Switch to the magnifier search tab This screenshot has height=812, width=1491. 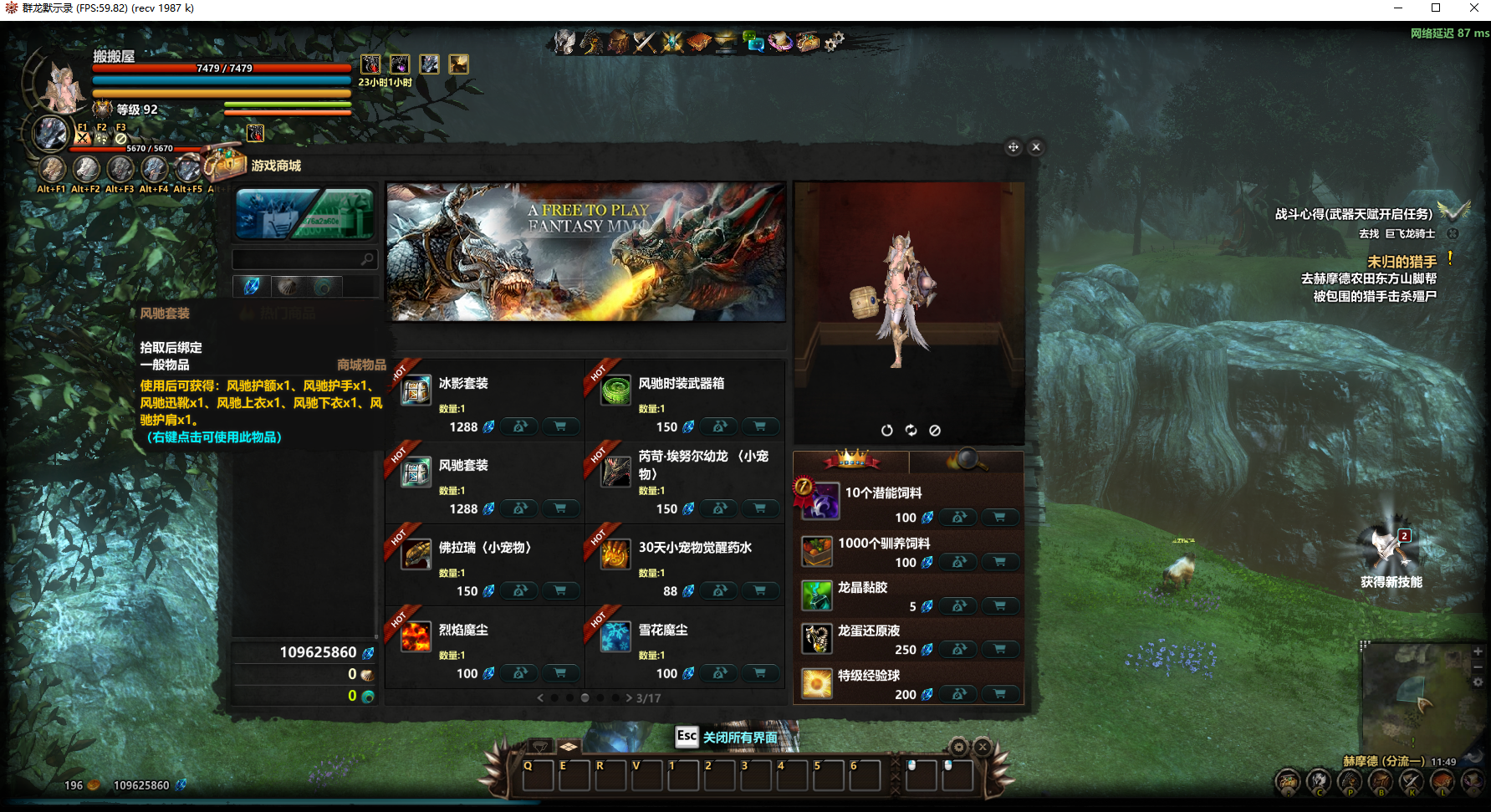[x=967, y=460]
